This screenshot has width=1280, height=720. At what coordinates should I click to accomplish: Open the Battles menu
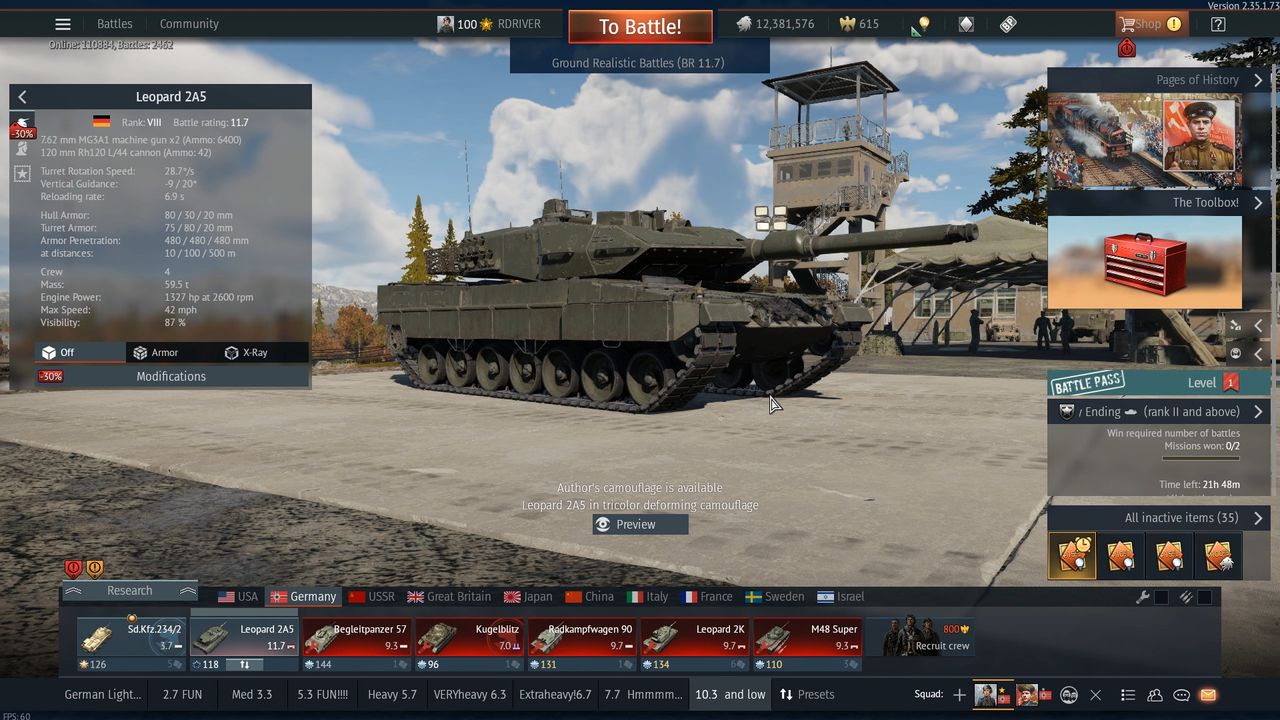click(x=115, y=24)
